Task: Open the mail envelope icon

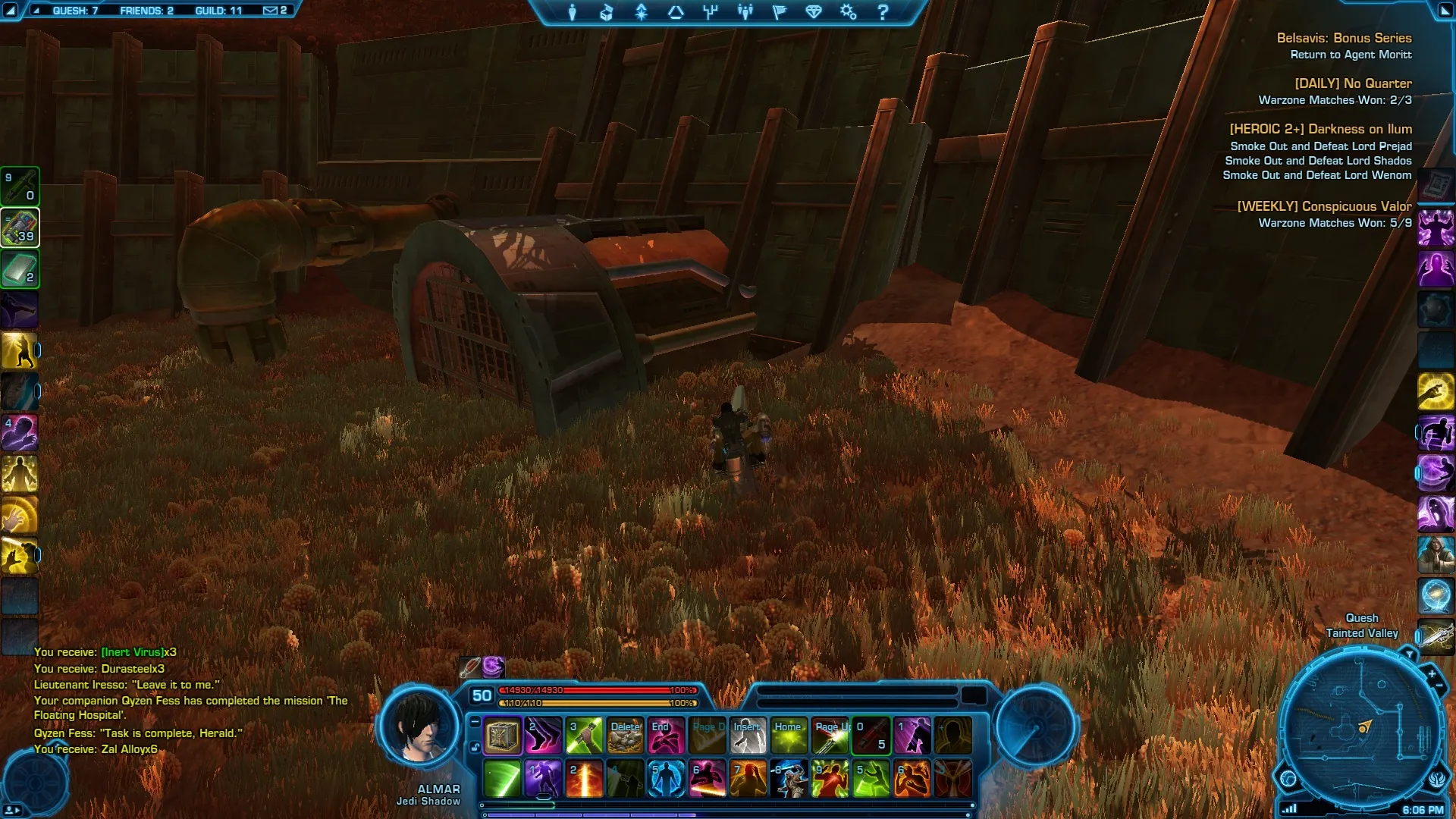Action: point(271,11)
